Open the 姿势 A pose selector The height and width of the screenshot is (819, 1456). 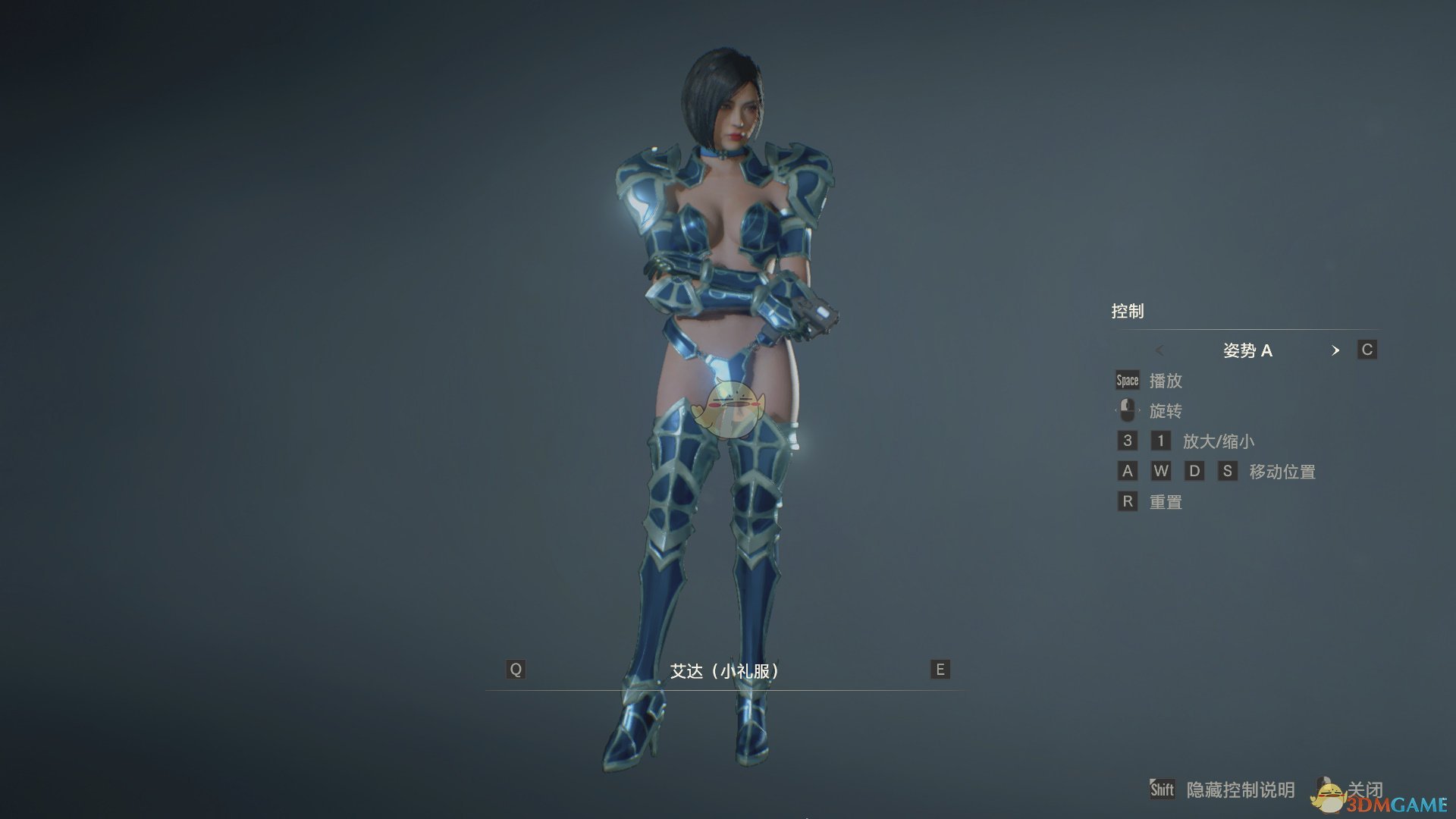click(1248, 350)
